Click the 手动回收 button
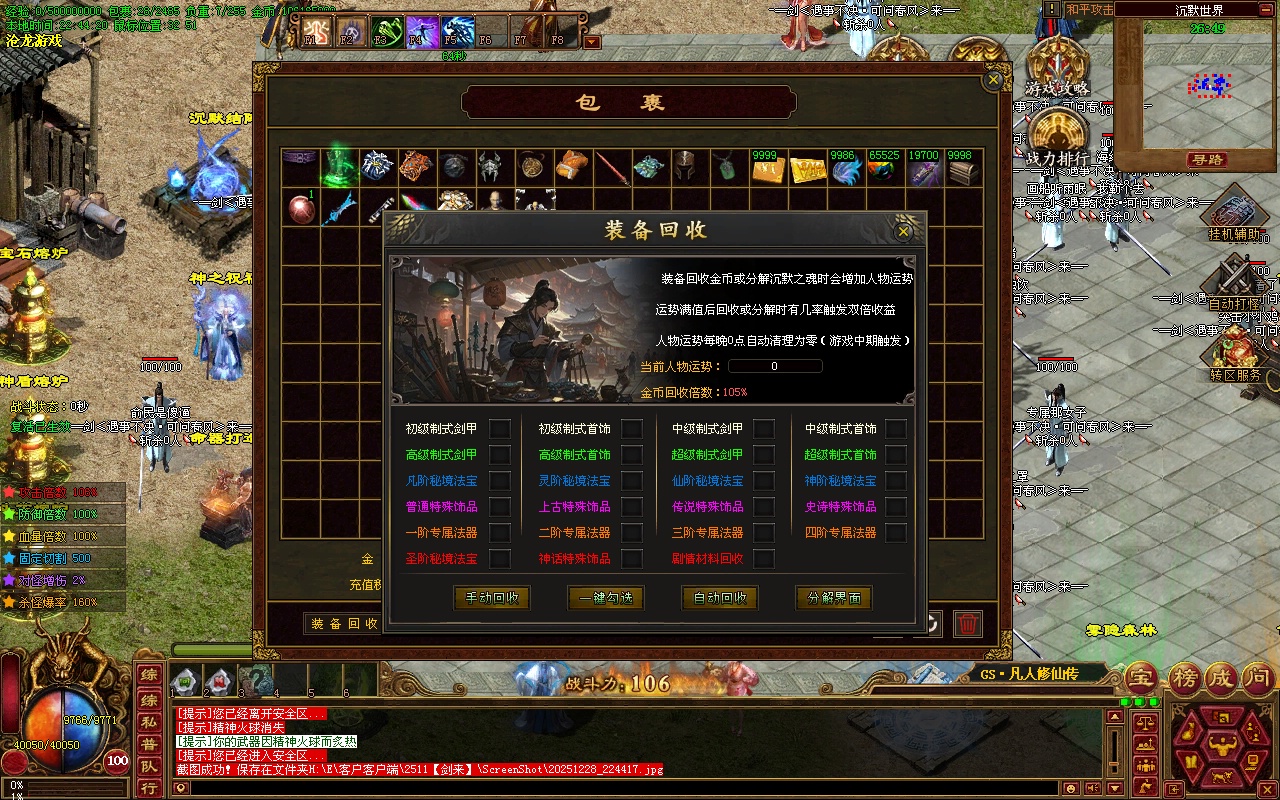The image size is (1280, 800). click(x=491, y=598)
